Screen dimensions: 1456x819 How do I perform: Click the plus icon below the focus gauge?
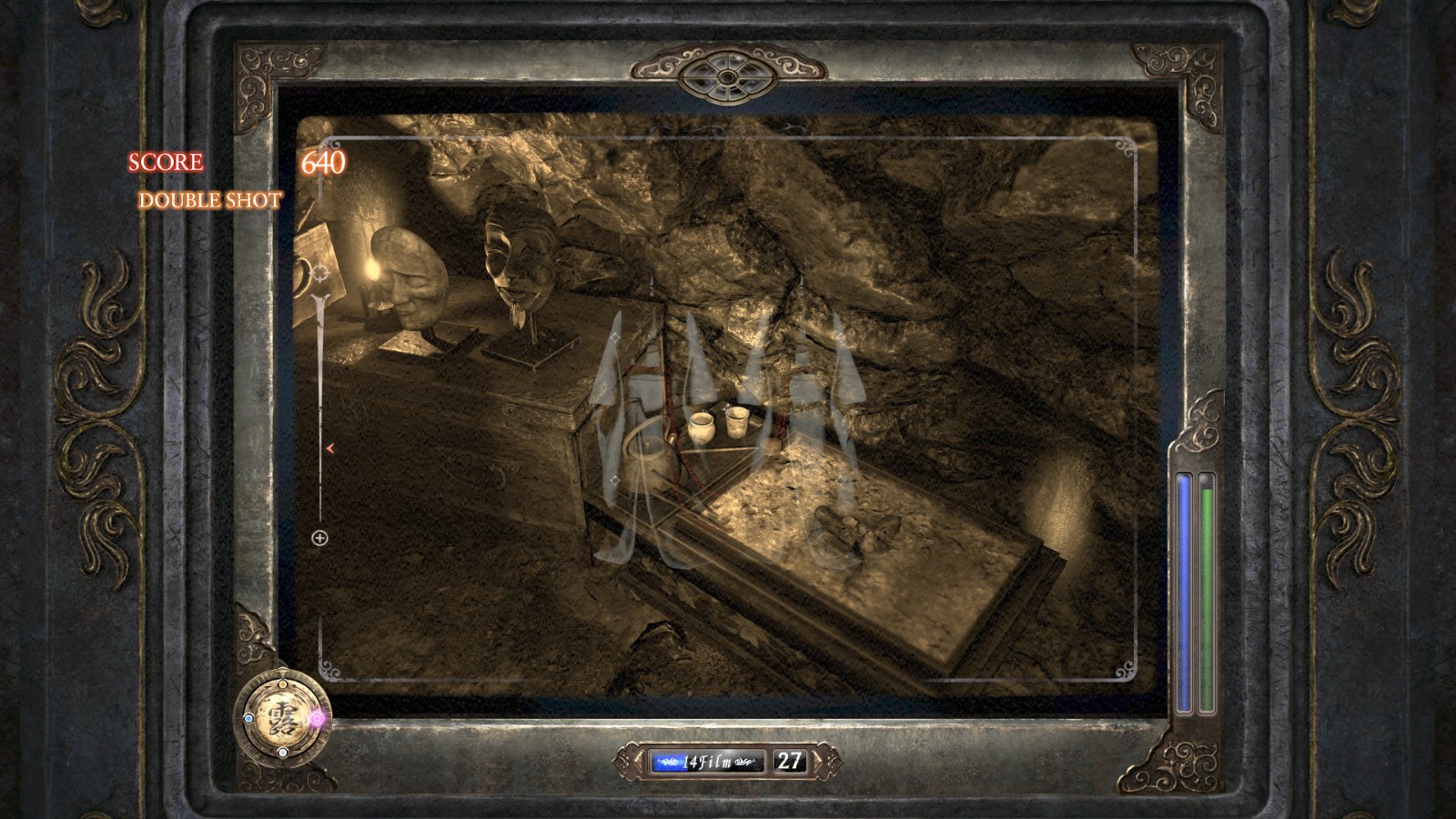point(319,538)
